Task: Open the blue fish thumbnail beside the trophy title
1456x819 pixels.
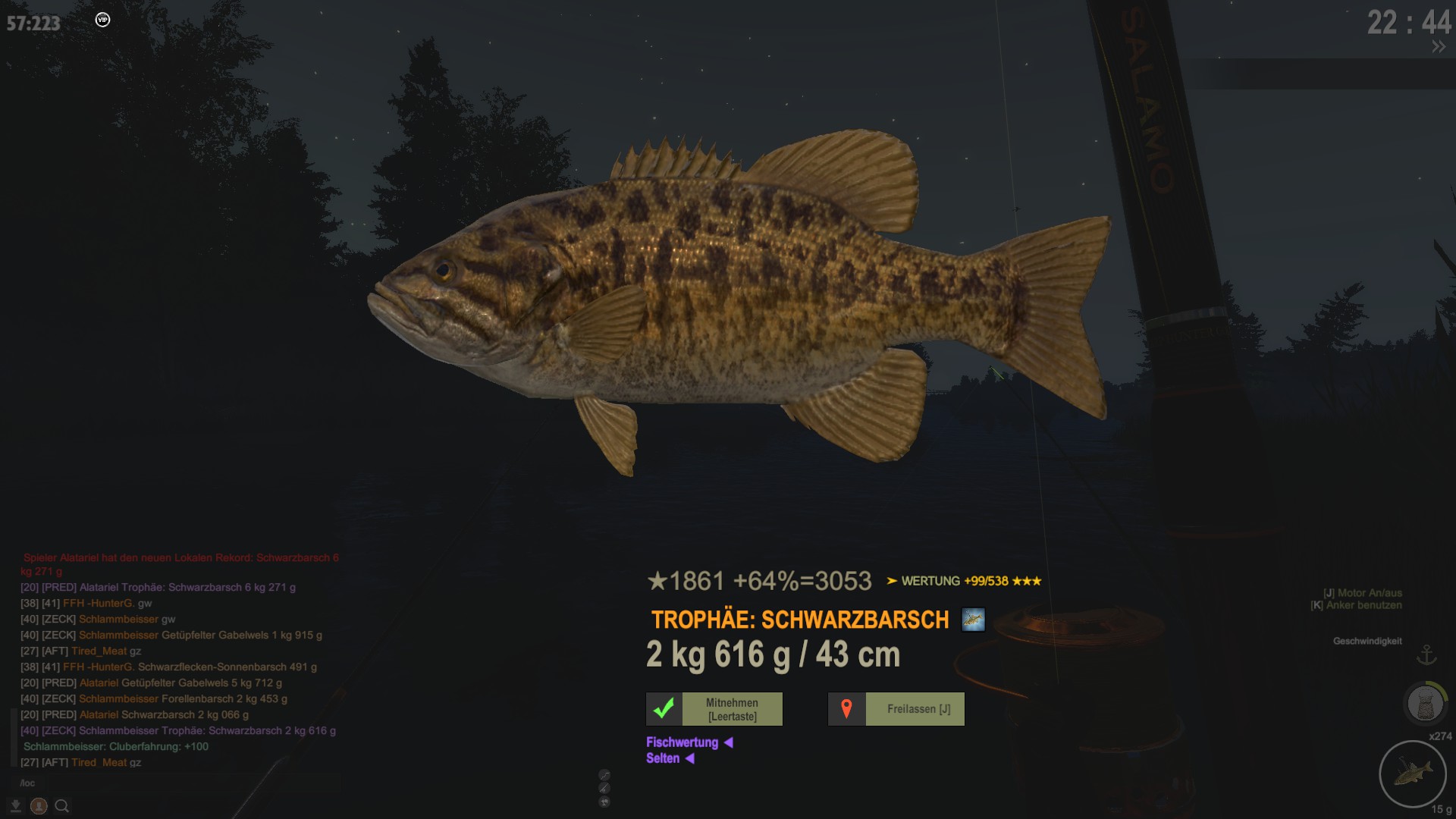Action: click(973, 620)
